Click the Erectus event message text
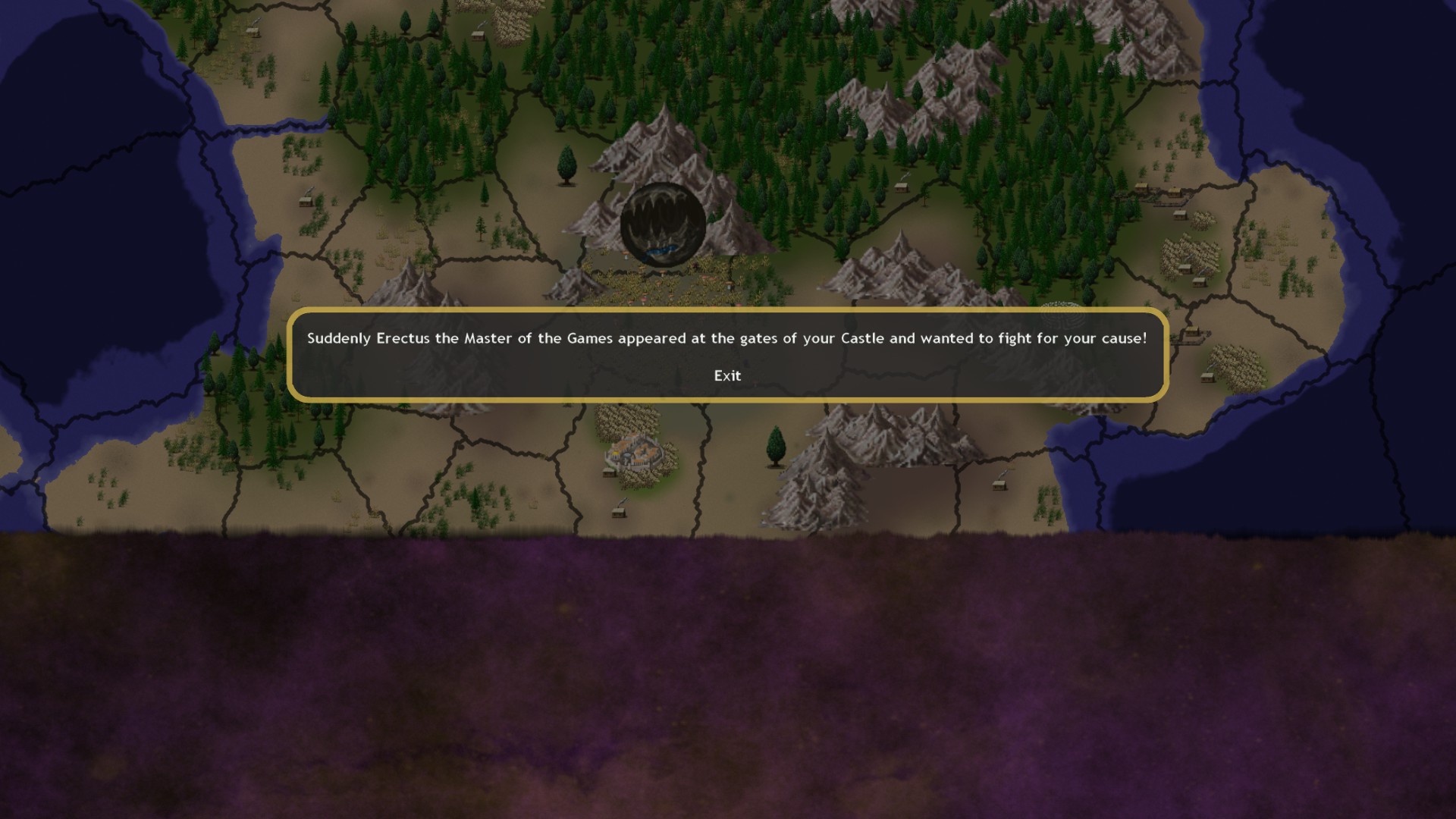 [726, 339]
